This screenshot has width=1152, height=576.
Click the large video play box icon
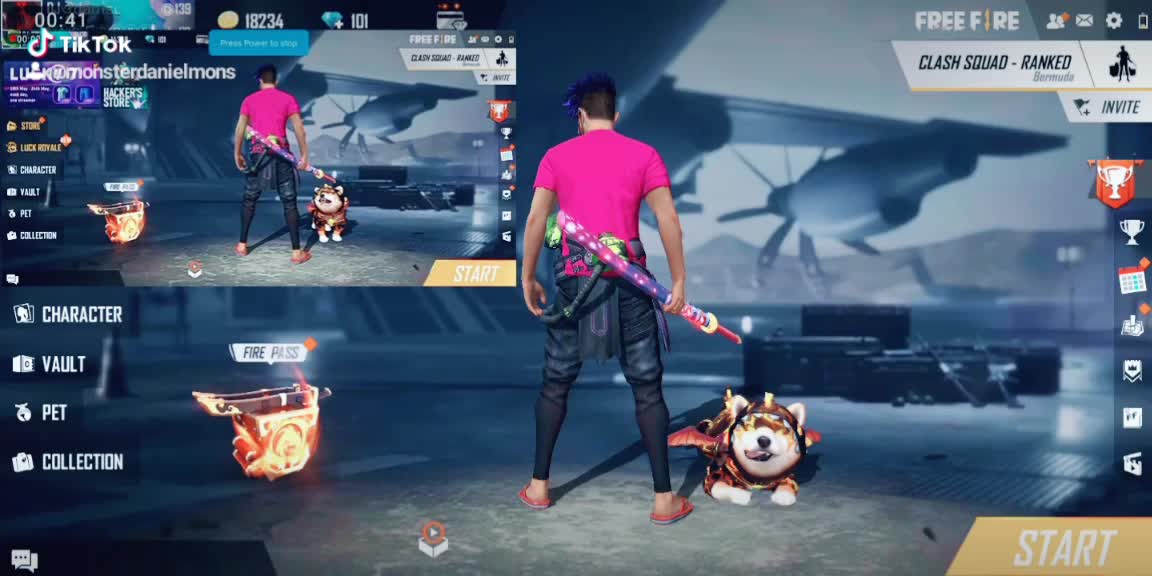point(432,537)
